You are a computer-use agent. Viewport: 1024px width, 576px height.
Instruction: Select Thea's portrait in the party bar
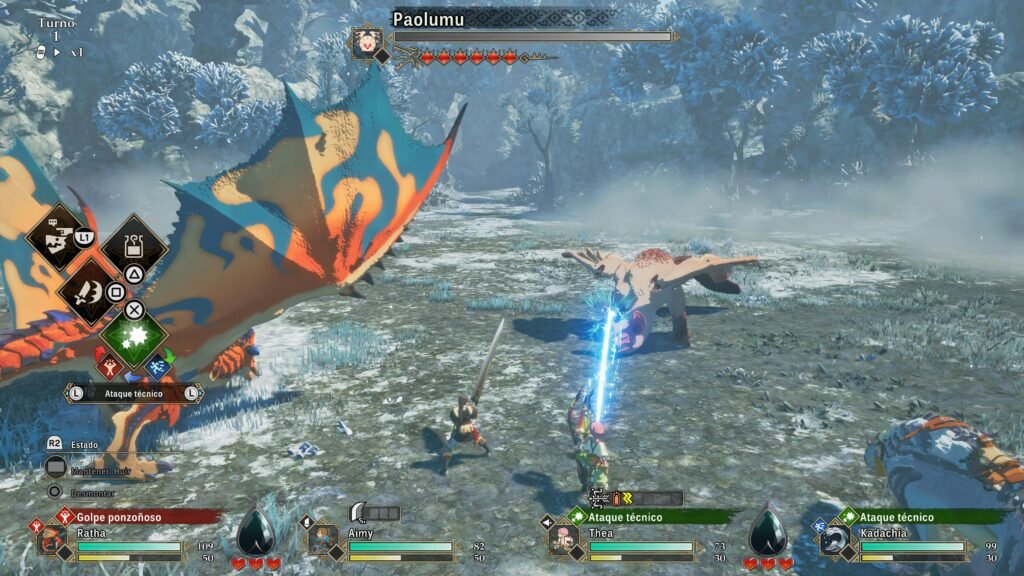tap(563, 540)
